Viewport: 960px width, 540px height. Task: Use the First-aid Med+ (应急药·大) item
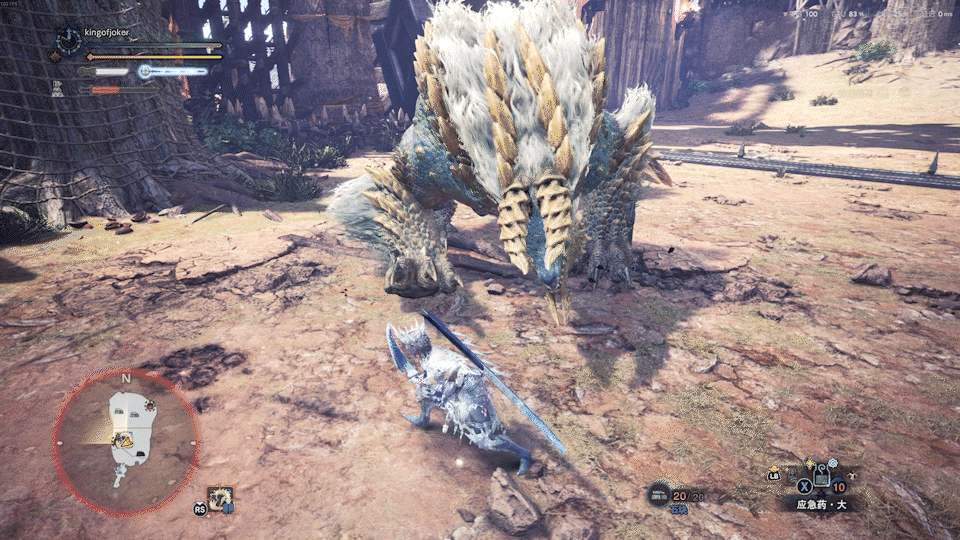pos(821,478)
